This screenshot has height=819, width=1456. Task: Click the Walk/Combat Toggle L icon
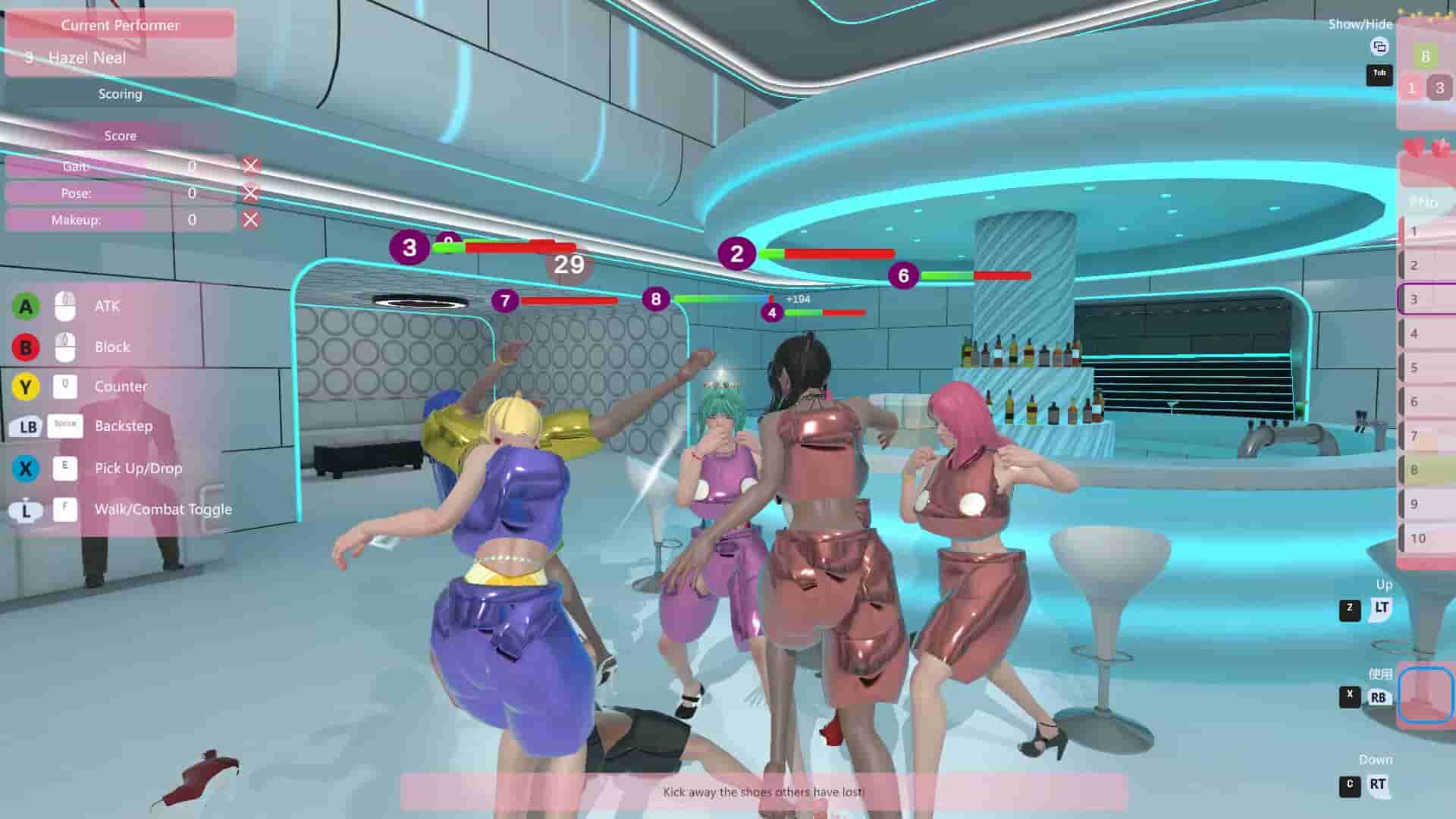point(25,509)
